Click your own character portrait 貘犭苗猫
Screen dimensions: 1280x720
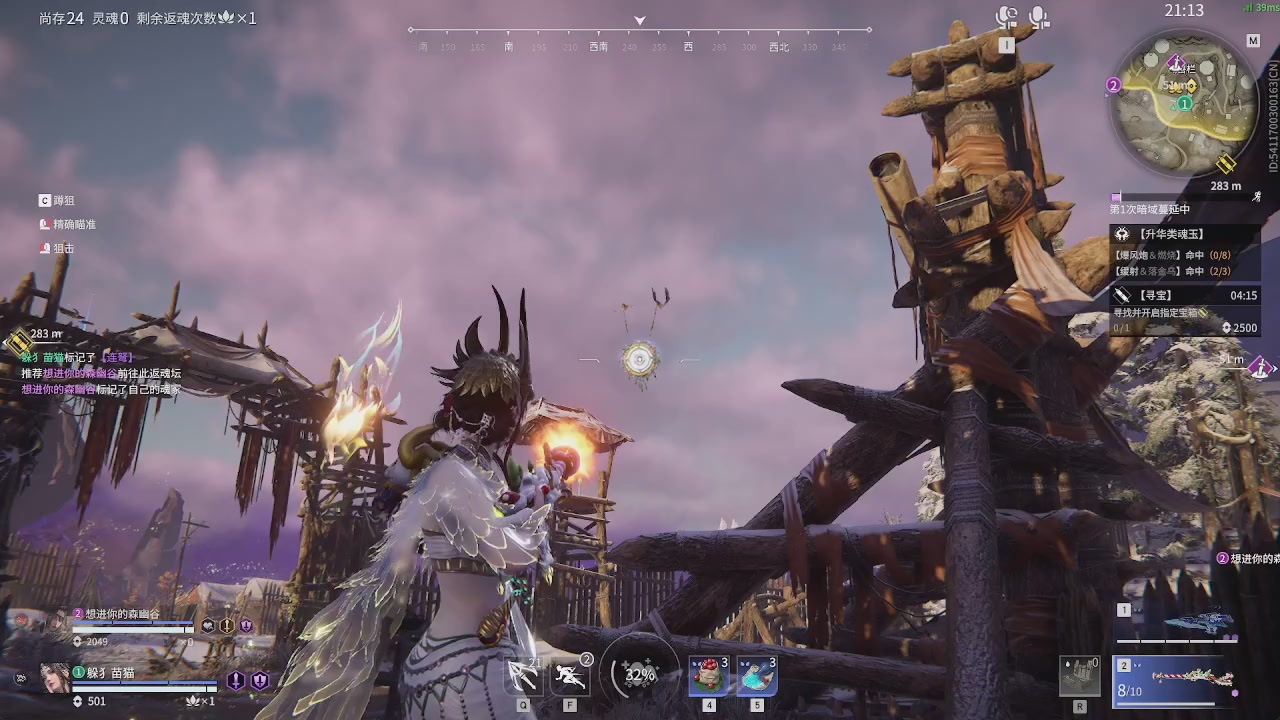tap(55, 678)
